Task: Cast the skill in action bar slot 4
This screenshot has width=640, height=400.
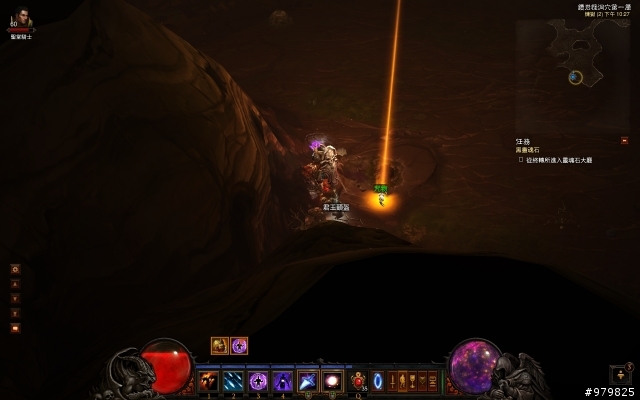Action: (283, 380)
